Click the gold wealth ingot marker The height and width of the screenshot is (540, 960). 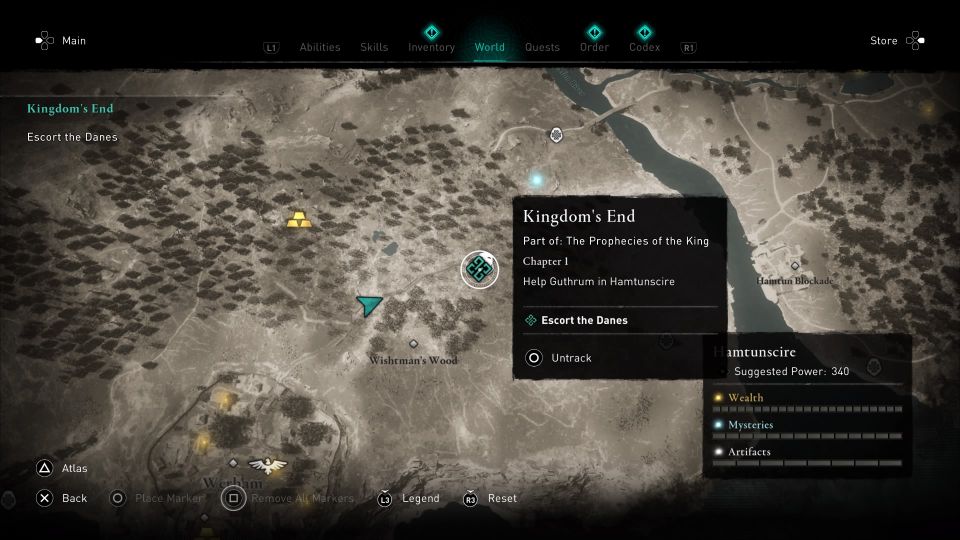[x=298, y=219]
